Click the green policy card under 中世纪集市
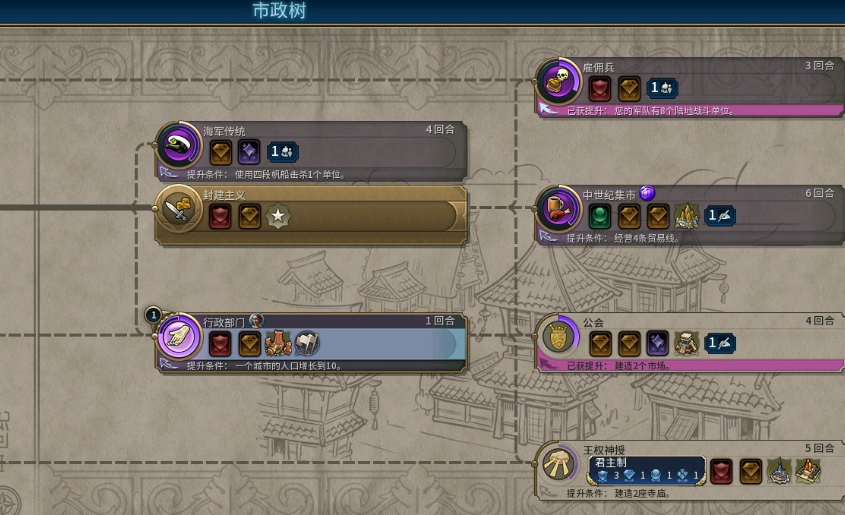This screenshot has width=845, height=515. pyautogui.click(x=600, y=215)
